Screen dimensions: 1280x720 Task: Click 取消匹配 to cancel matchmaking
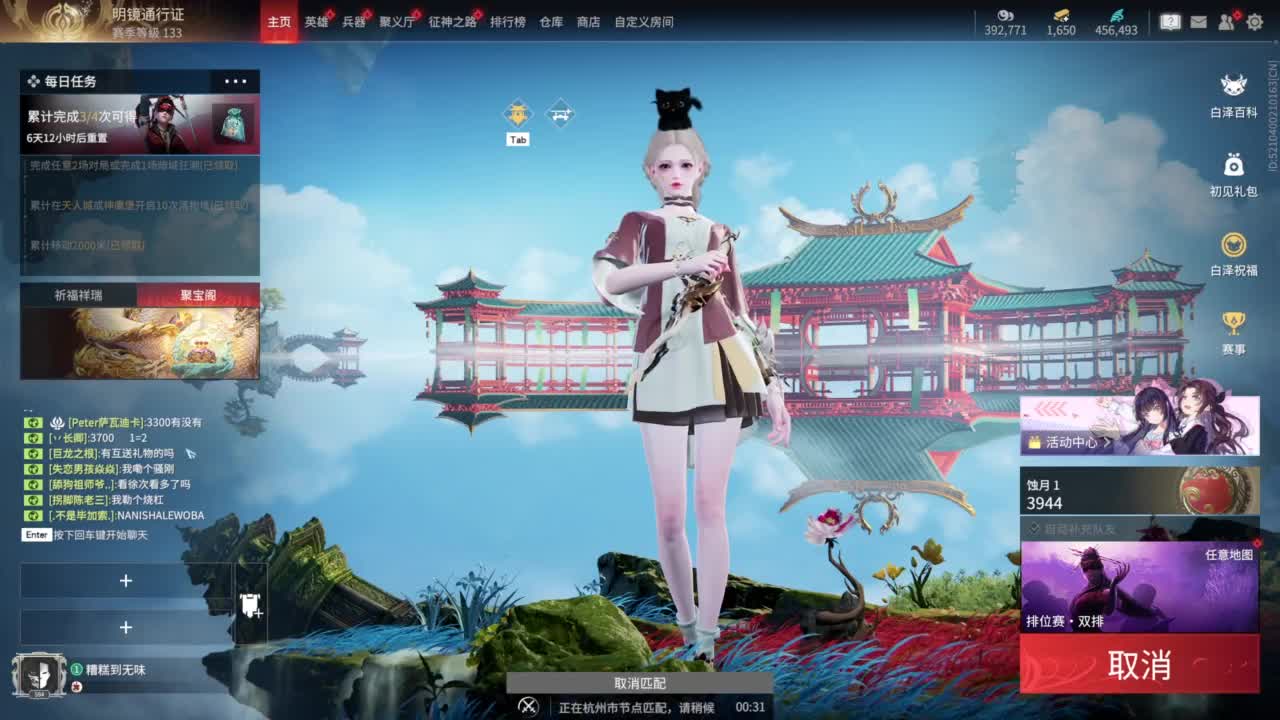pos(639,683)
